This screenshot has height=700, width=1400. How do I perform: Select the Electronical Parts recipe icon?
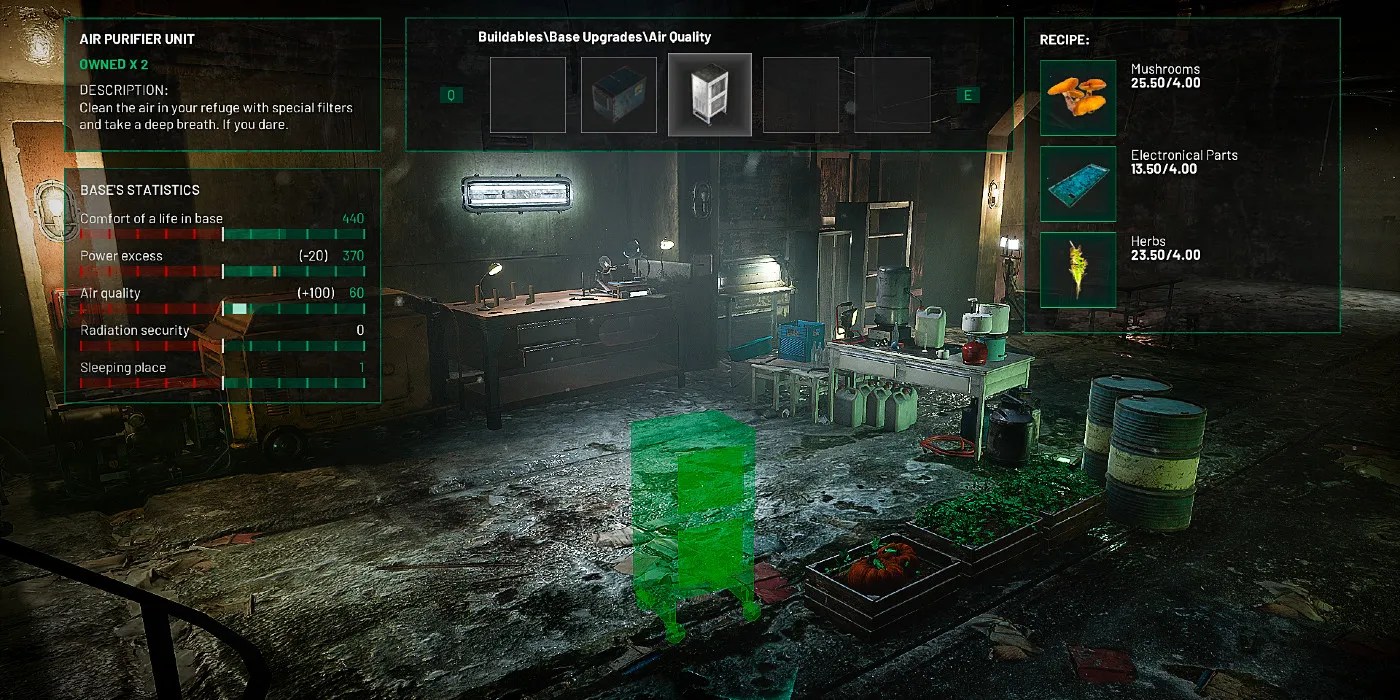pyautogui.click(x=1077, y=183)
